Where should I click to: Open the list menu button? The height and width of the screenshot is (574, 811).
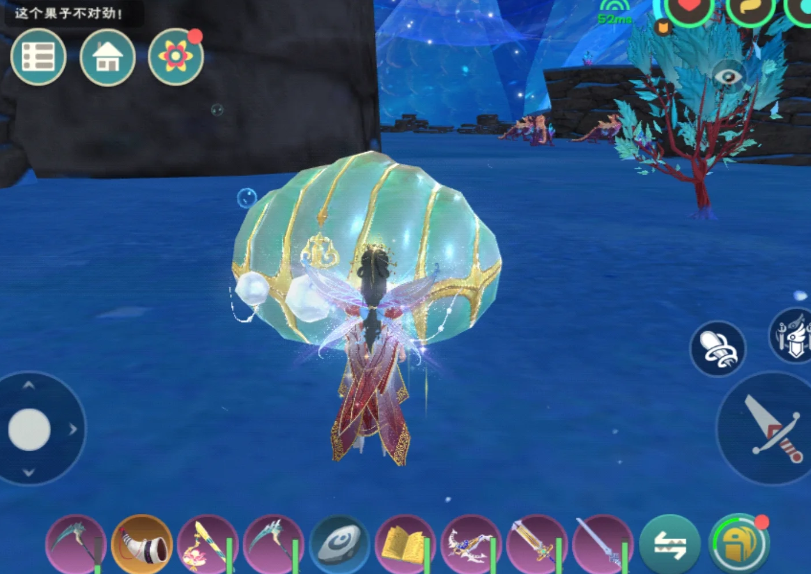(x=38, y=57)
